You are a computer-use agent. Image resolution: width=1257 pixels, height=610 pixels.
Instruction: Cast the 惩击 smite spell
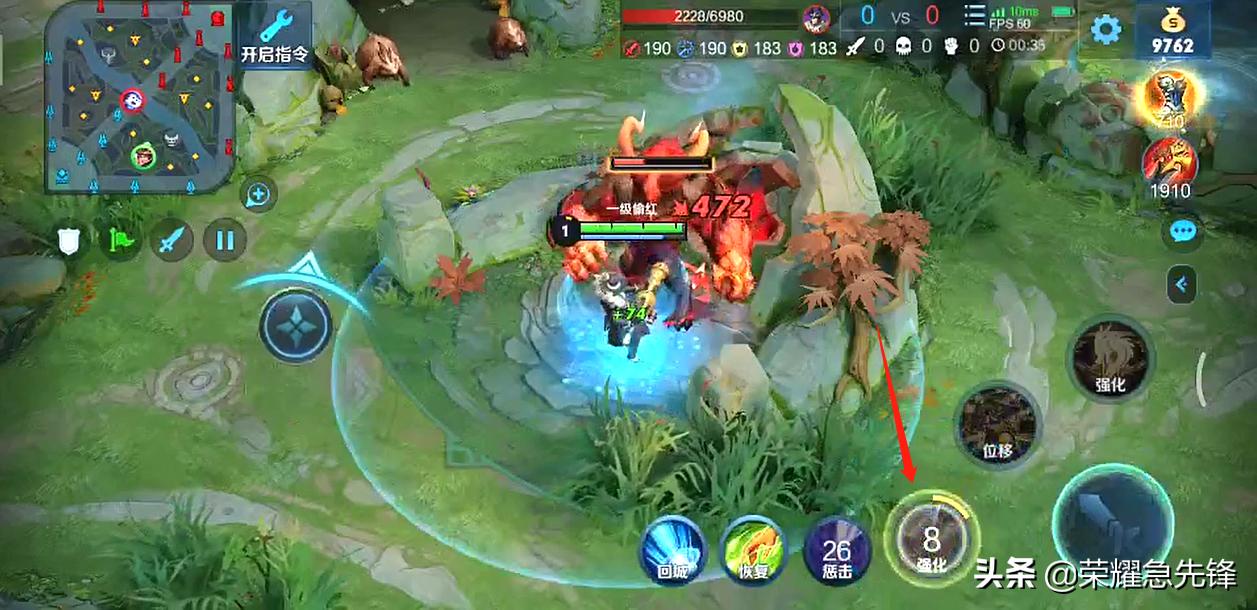tap(836, 550)
